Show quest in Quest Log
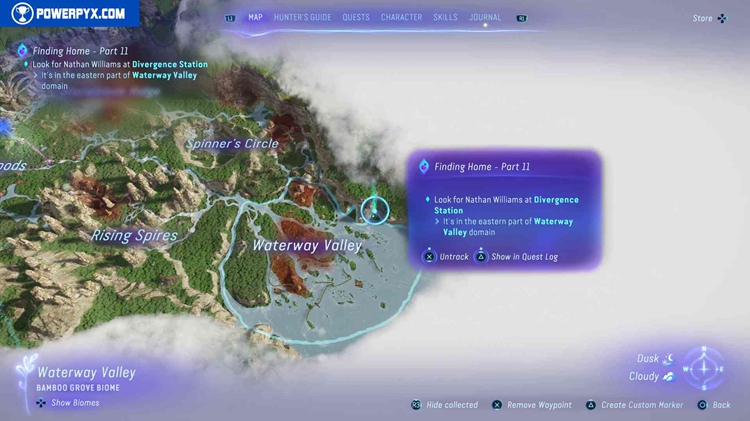Screen dimensions: 750x421 (x=516, y=257)
